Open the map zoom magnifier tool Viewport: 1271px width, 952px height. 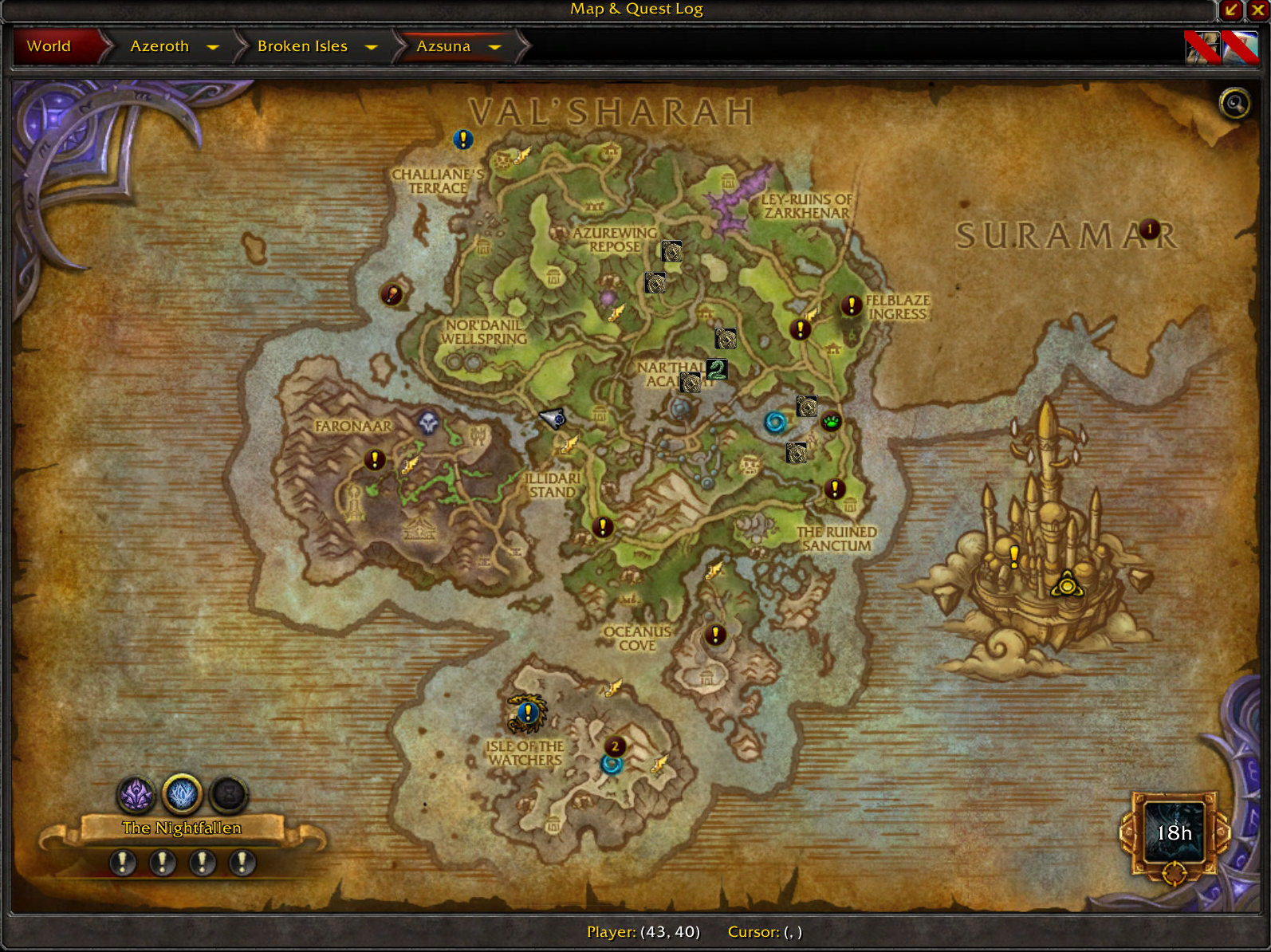click(x=1233, y=104)
